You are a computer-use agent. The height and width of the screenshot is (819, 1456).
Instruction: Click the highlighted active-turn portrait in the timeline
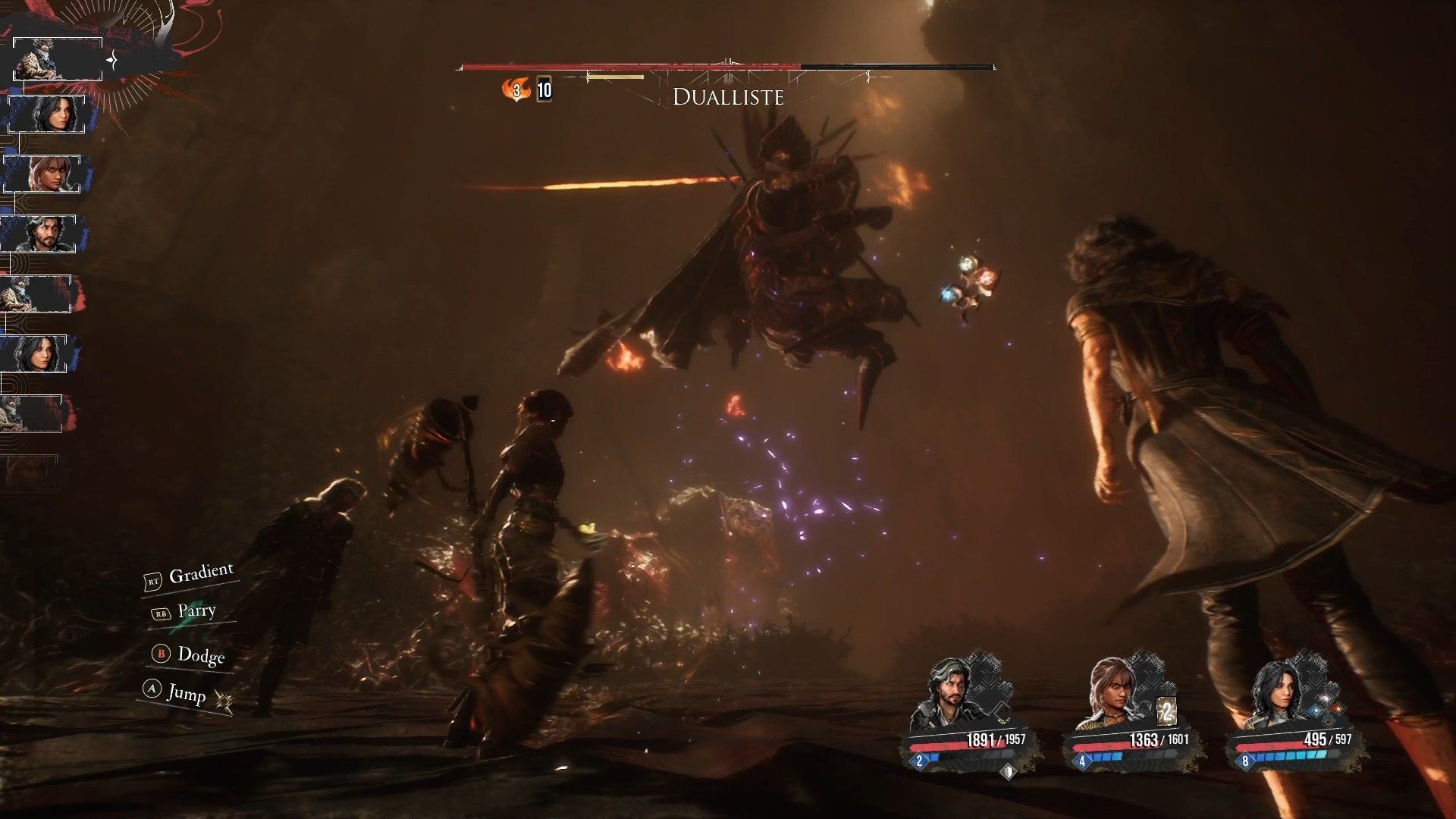pos(58,59)
